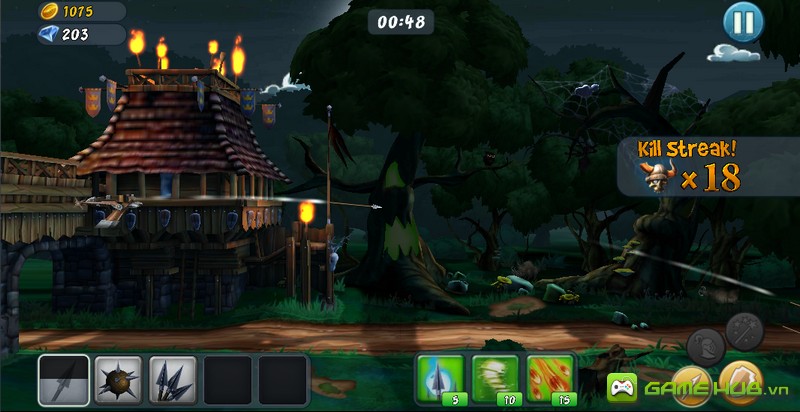Image resolution: width=800 pixels, height=412 pixels.
Task: Tap the grey knight helmet button
Action: 706,346
